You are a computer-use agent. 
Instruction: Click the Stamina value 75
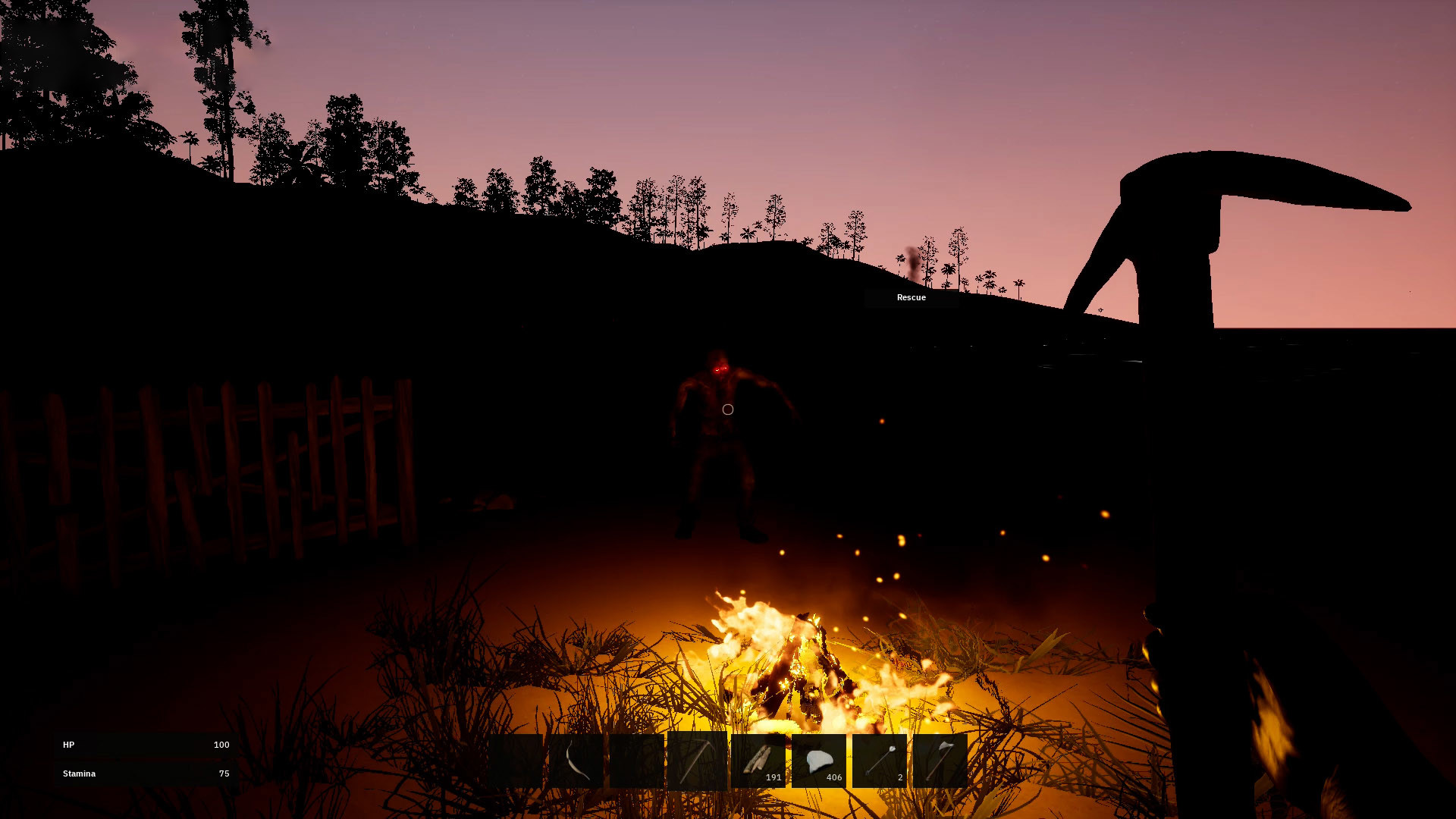224,773
